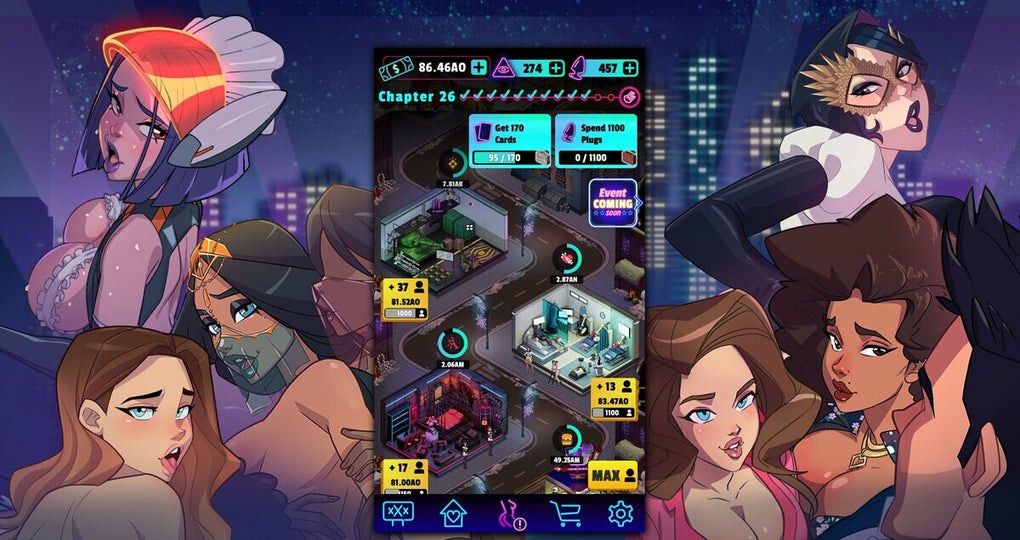Open the Spend 1100 Plugs quest
This screenshot has height=540, width=1020.
pyautogui.click(x=595, y=140)
